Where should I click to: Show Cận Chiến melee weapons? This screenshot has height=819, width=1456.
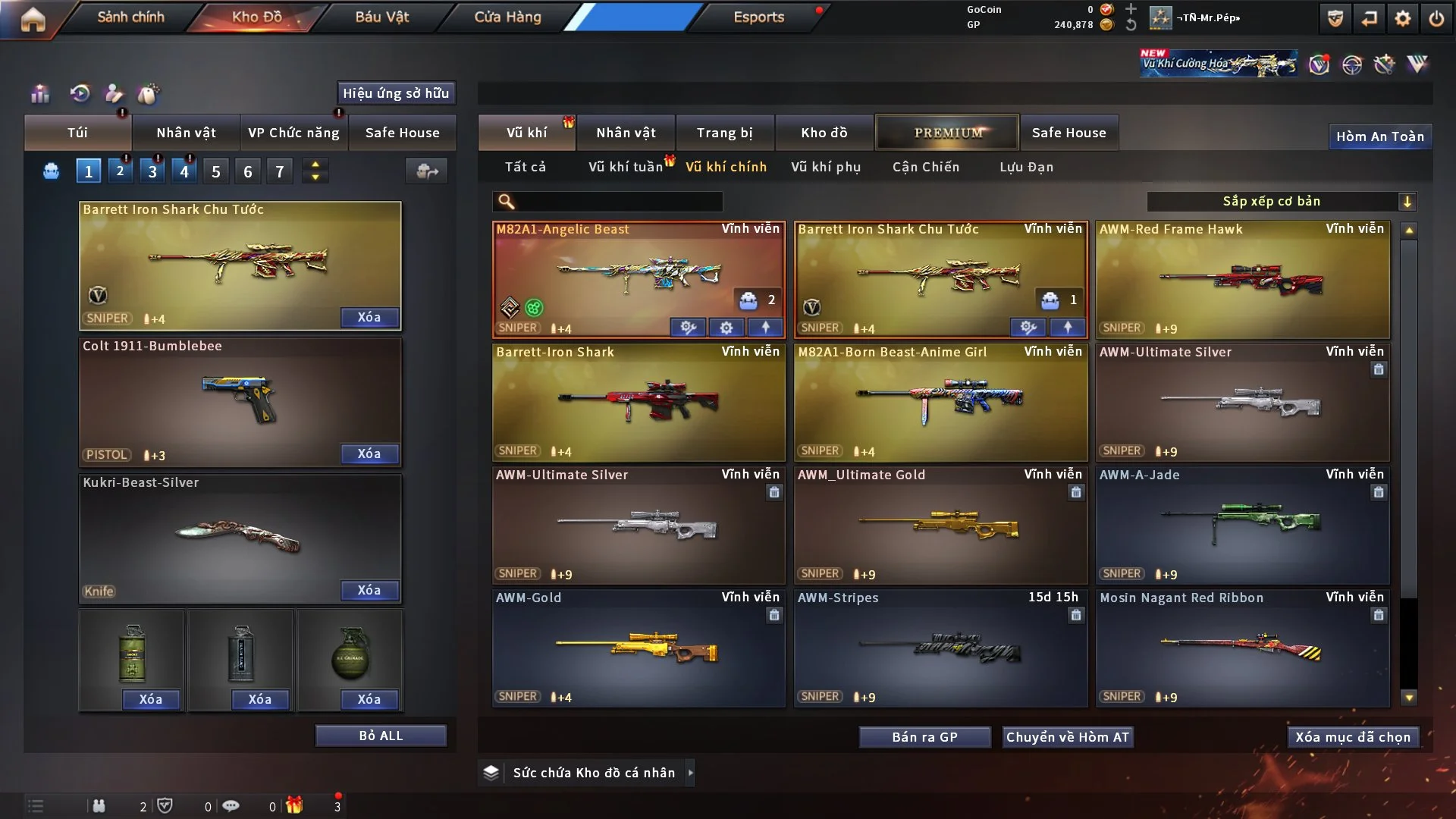click(x=925, y=167)
